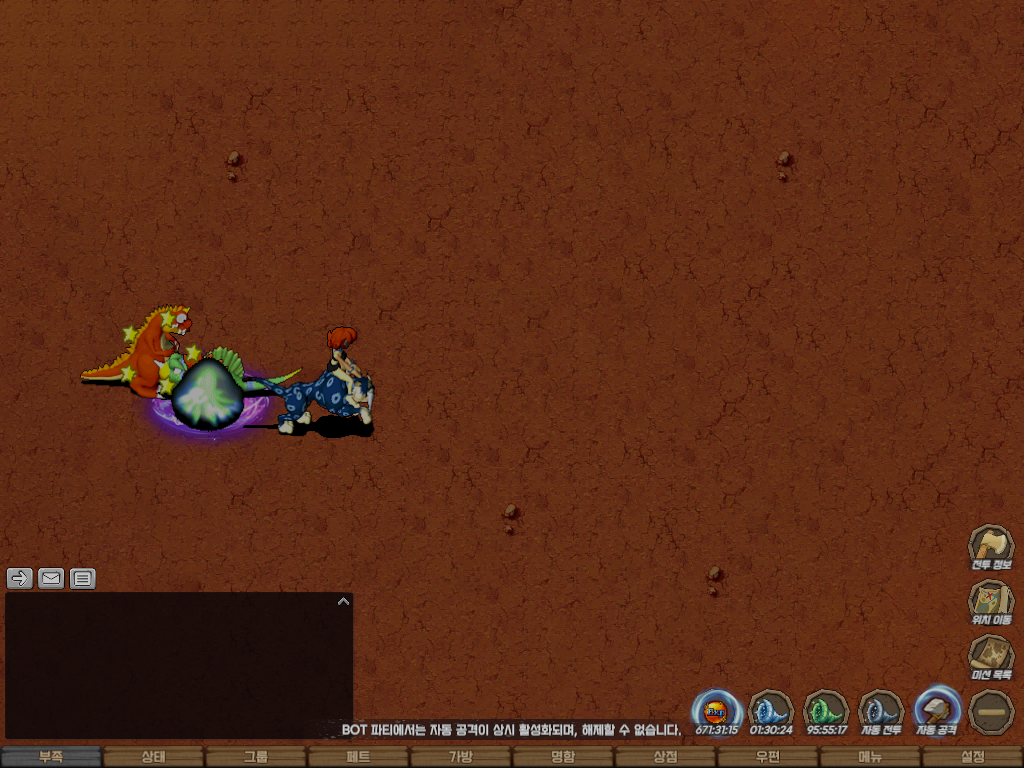Collapse the icon bar with minus button

[991, 711]
